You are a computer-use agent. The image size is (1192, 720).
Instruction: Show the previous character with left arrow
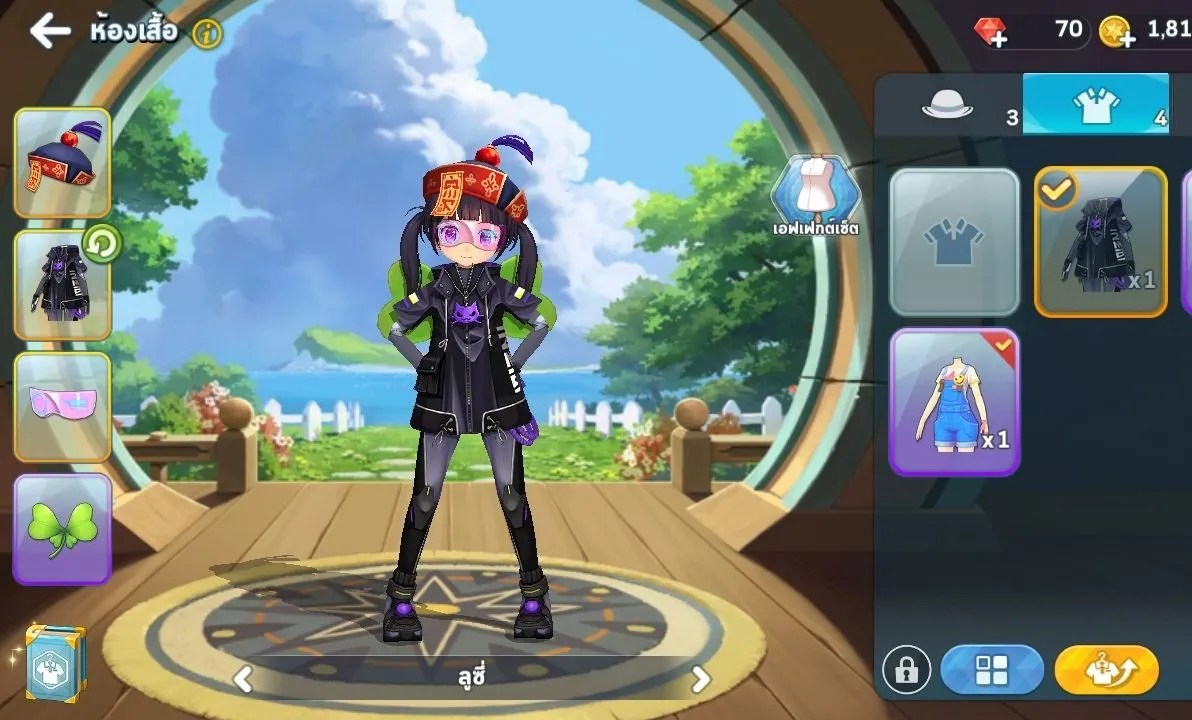243,680
